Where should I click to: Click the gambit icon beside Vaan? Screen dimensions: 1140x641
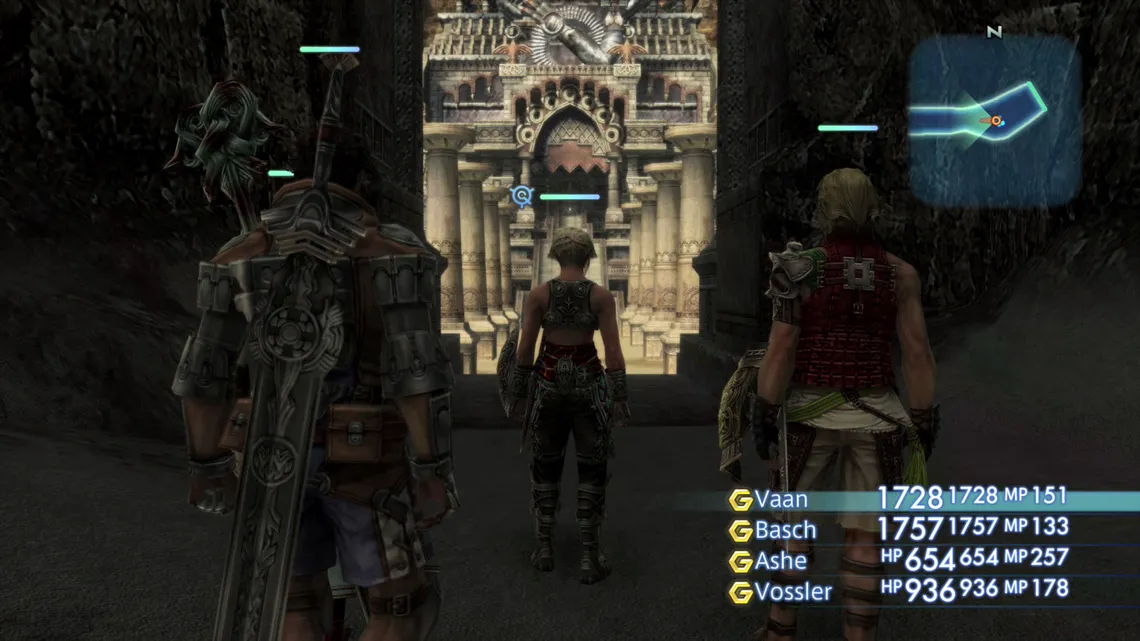[740, 500]
